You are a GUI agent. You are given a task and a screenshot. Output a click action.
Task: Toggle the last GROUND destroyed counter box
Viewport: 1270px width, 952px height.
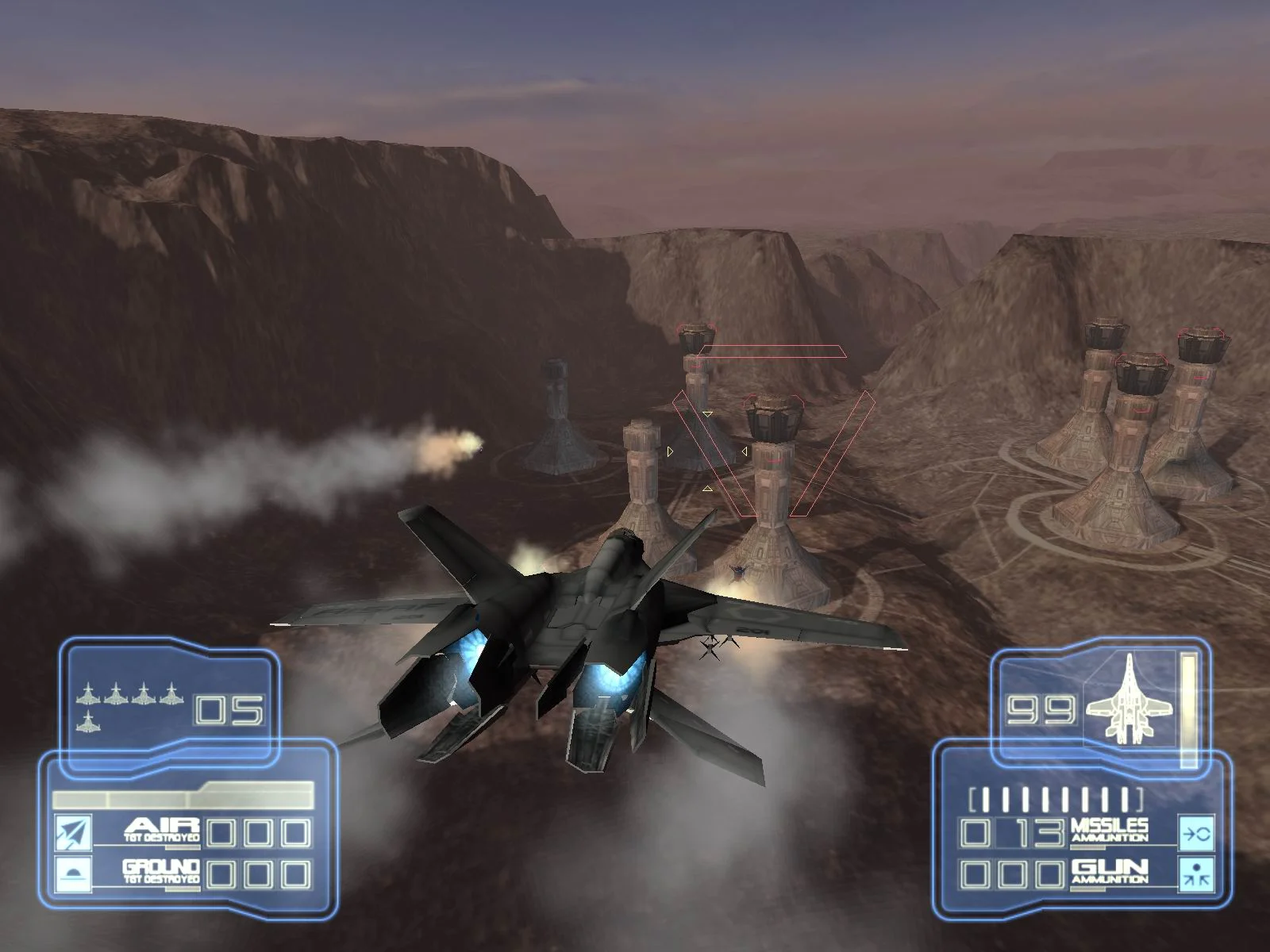[x=295, y=875]
